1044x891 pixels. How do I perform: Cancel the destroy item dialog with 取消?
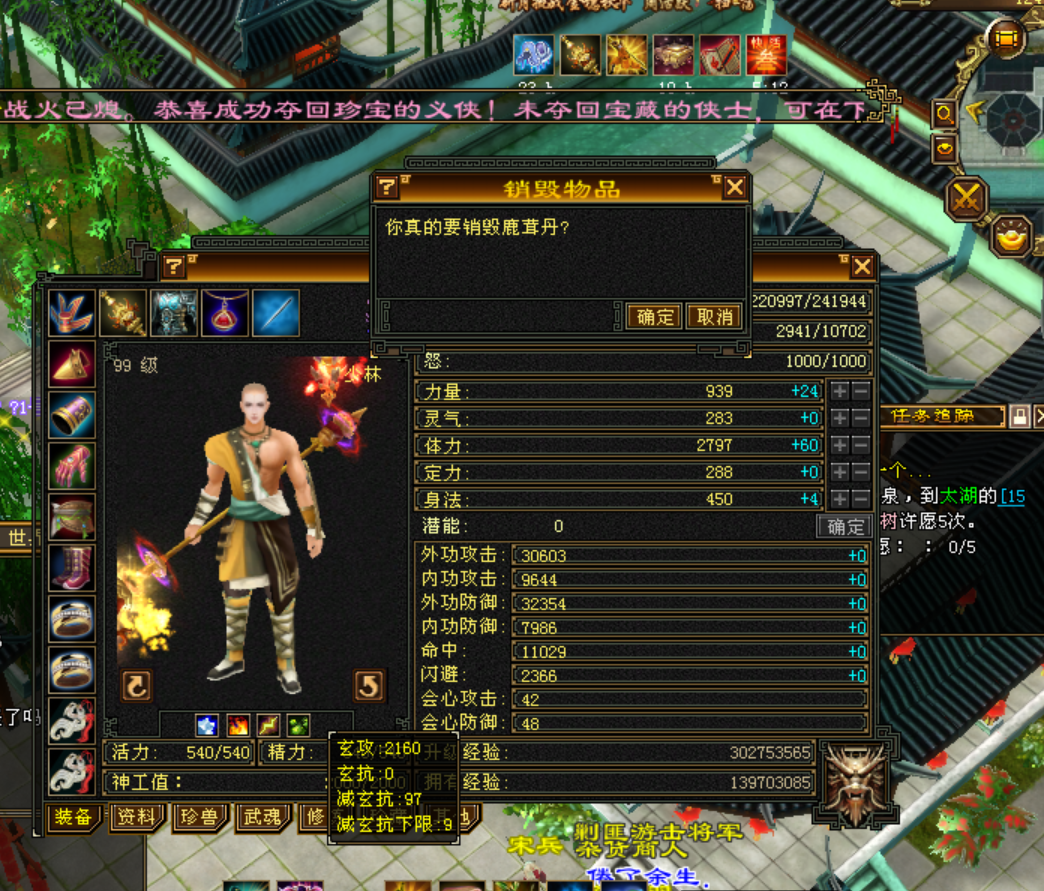[714, 317]
